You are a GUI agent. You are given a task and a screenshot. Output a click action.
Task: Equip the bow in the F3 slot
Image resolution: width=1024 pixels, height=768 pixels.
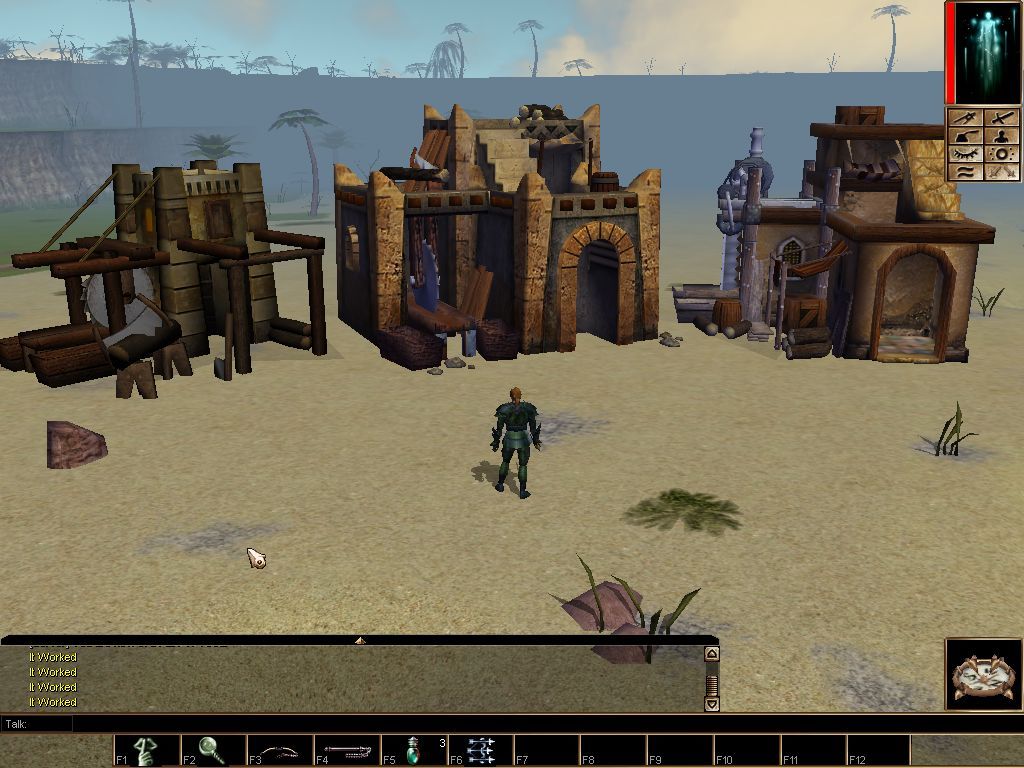[x=280, y=750]
